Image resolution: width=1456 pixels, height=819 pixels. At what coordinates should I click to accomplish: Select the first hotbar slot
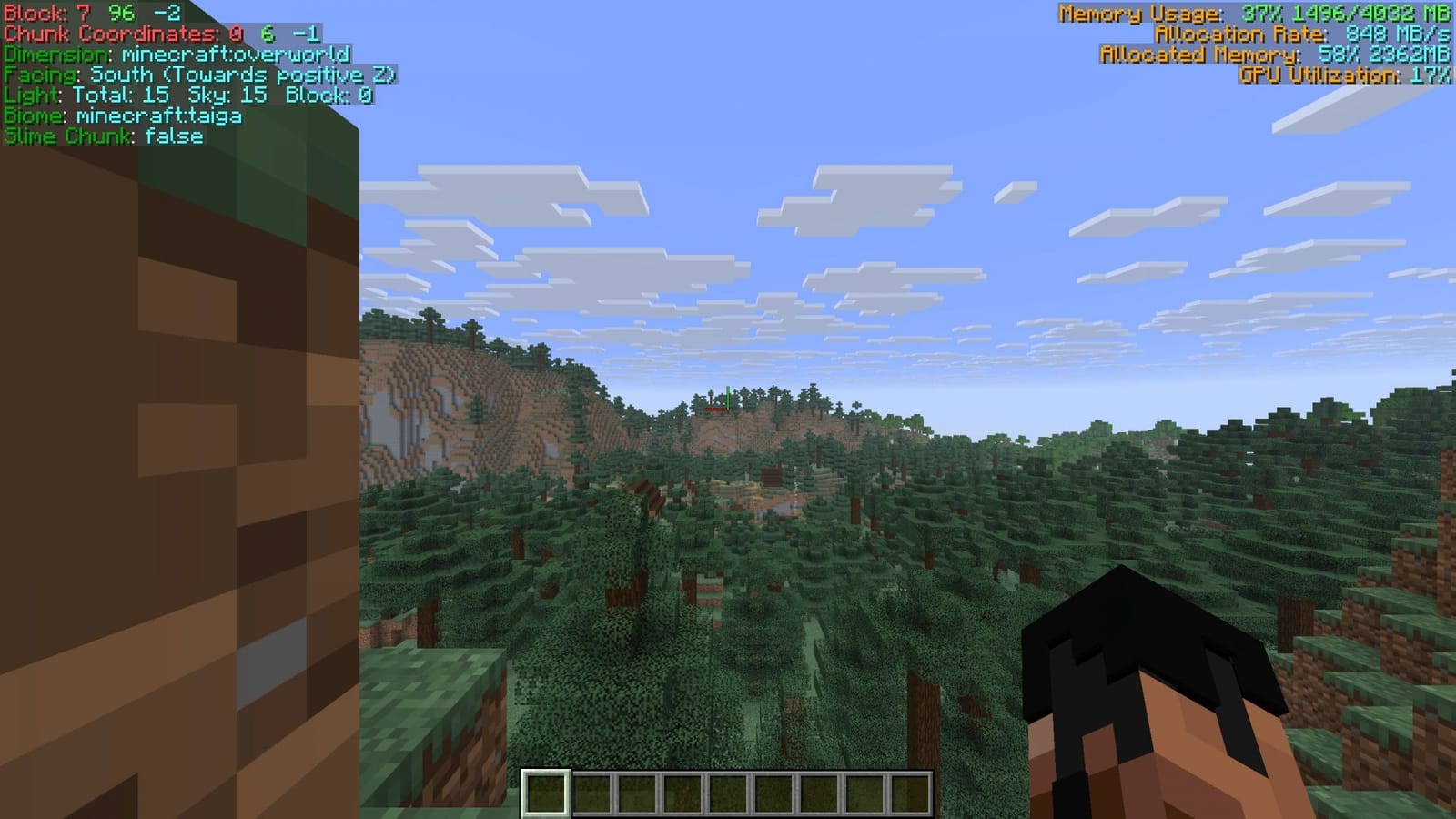(x=547, y=791)
